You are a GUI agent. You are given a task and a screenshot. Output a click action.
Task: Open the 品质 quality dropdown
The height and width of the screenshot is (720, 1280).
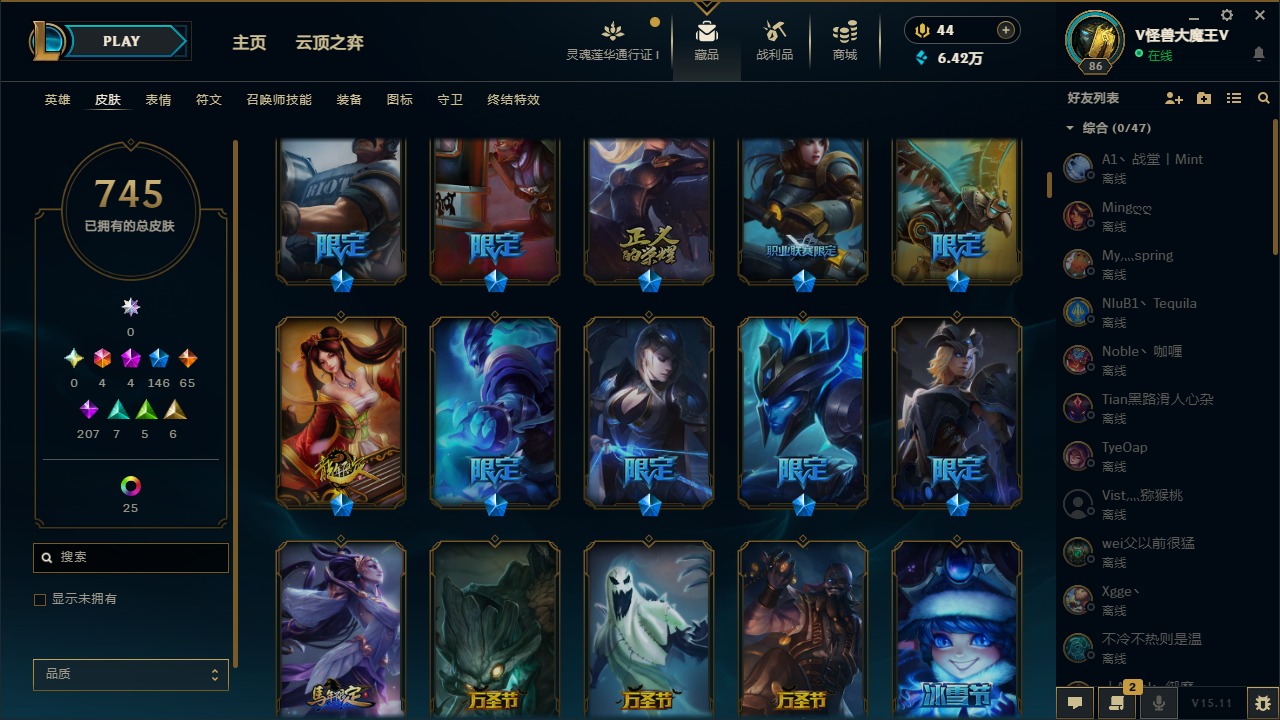[x=130, y=674]
